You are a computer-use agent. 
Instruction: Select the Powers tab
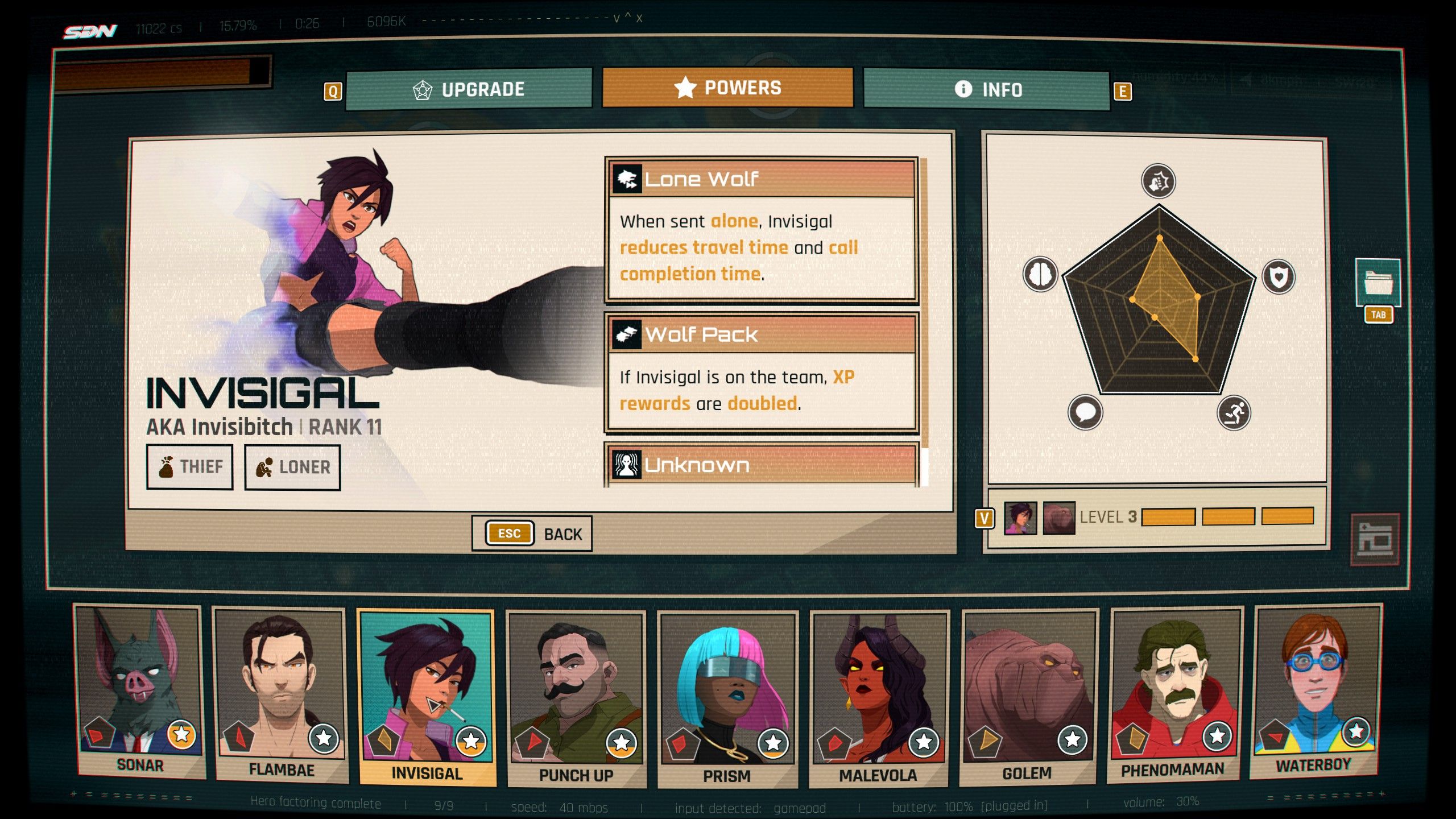coord(727,88)
